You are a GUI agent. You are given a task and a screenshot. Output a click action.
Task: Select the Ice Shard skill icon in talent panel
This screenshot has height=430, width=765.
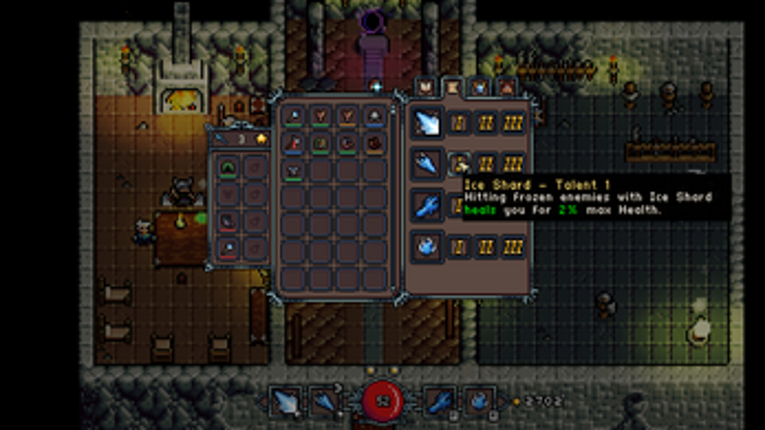(428, 164)
